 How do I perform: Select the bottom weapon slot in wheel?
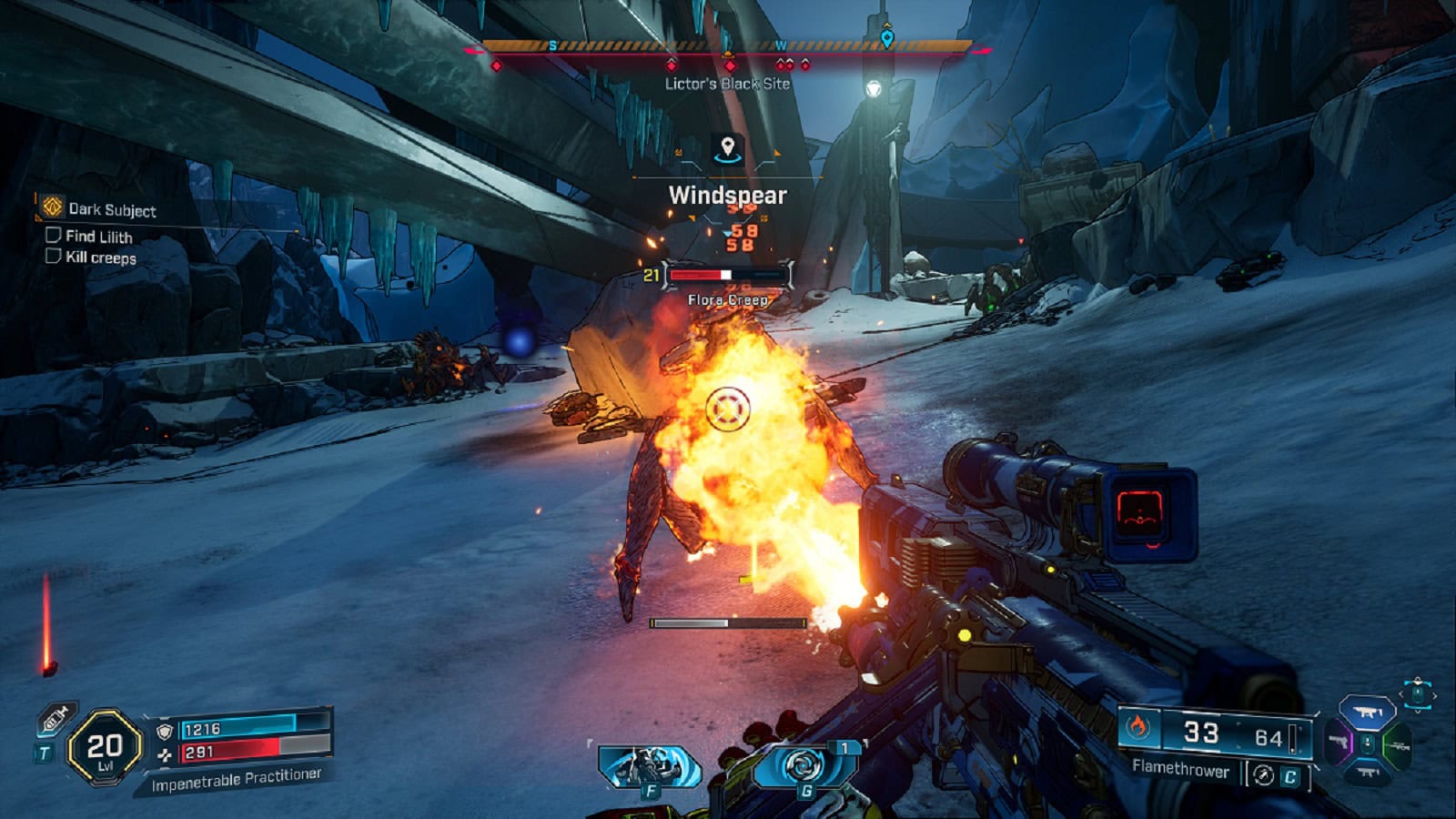pyautogui.click(x=1368, y=773)
